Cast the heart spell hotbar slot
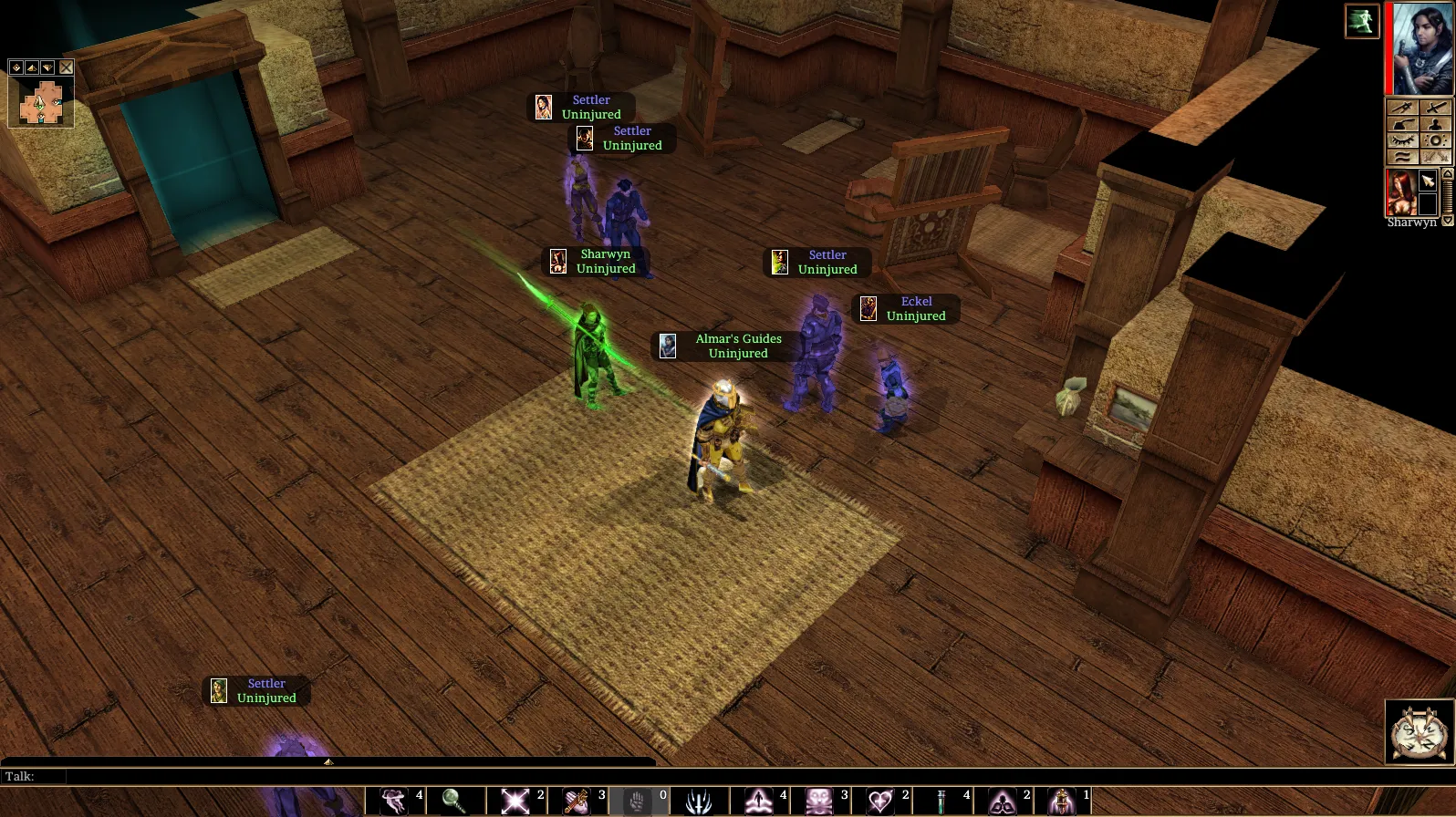1456x817 pixels. tap(880, 801)
